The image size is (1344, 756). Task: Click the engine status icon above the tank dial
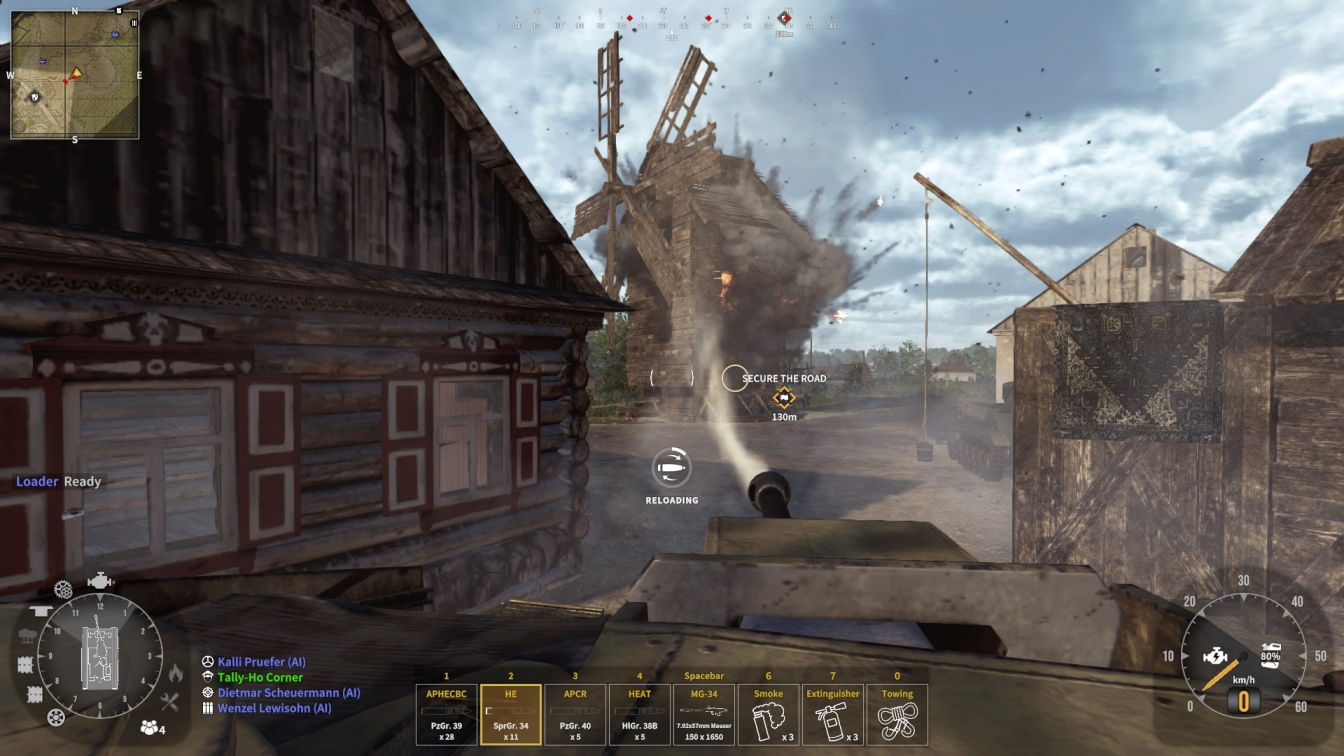(x=100, y=581)
